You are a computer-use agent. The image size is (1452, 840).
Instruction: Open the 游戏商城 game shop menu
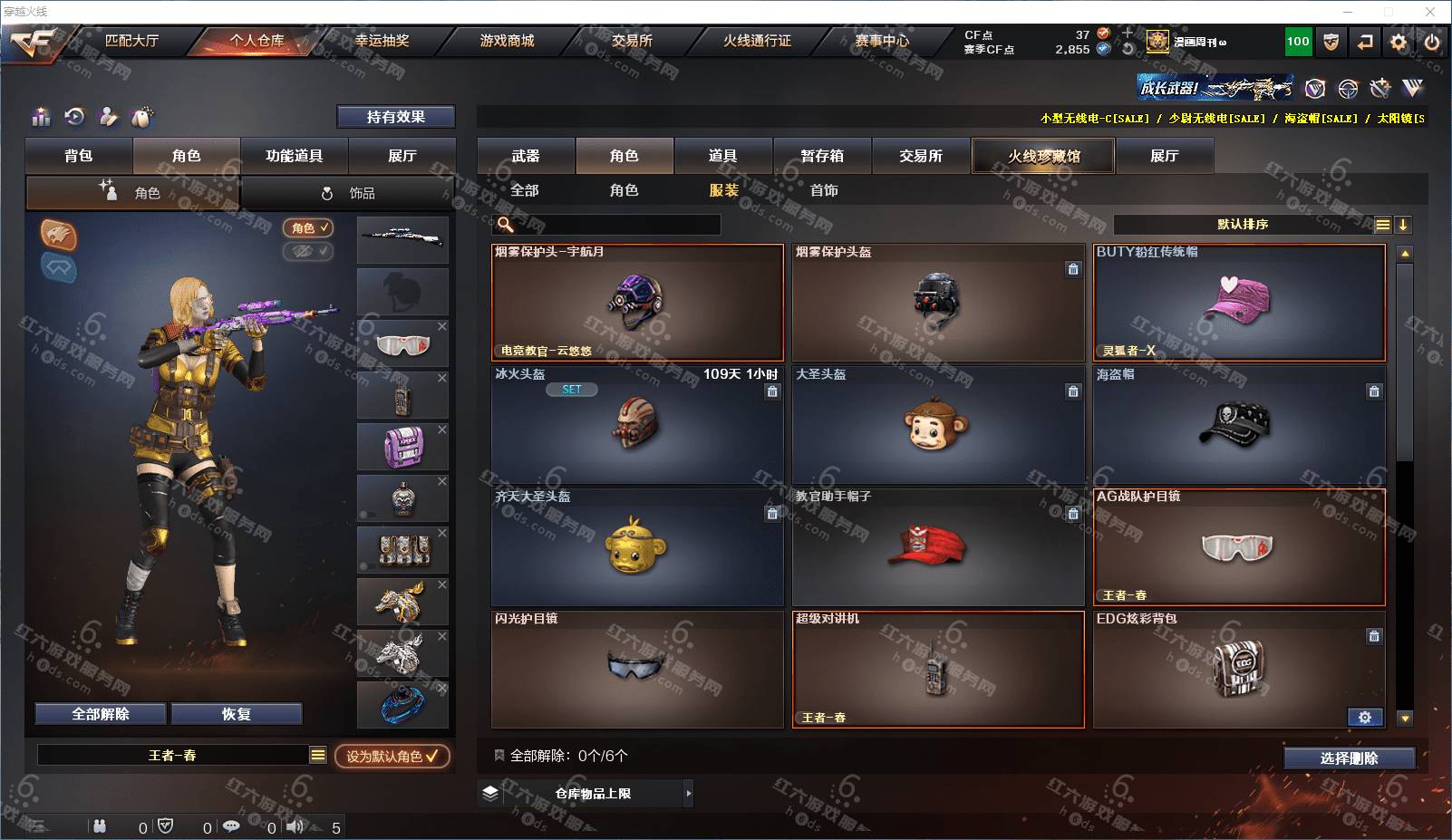point(507,41)
